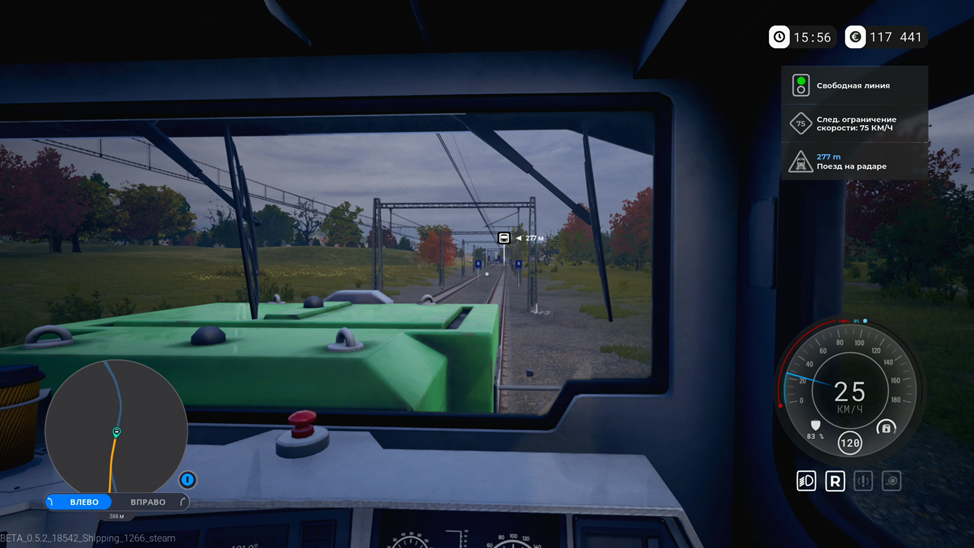Open the Свободная линия signal notification

point(854,86)
